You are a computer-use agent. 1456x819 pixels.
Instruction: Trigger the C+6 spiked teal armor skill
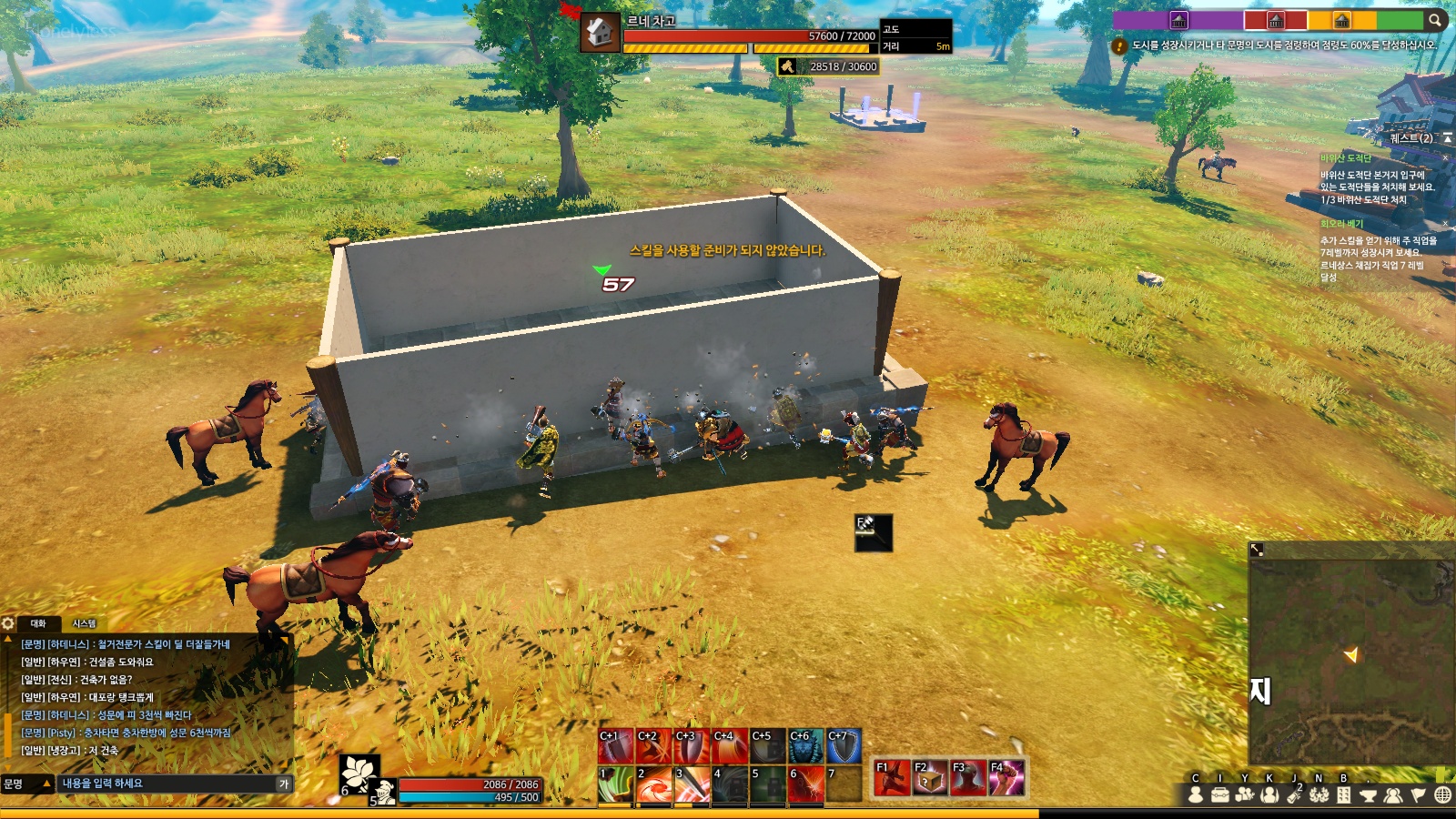(x=805, y=746)
